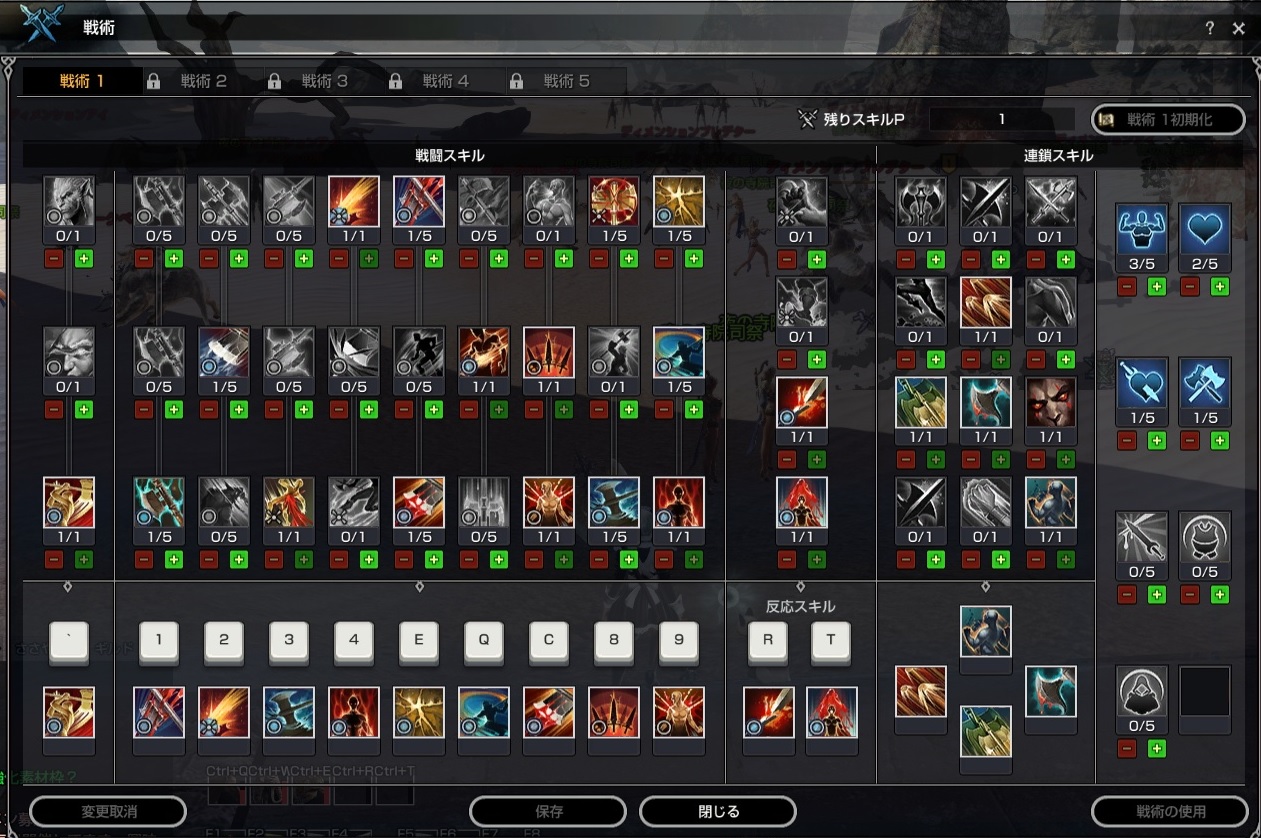Select the reaction skill under key T
Viewport: 1261px width, 838px height.
pyautogui.click(x=831, y=712)
